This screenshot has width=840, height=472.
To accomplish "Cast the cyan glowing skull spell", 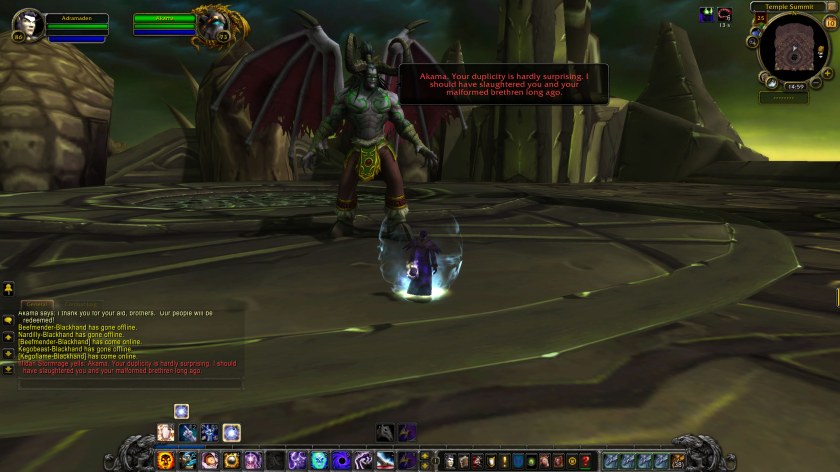I will pyautogui.click(x=319, y=460).
